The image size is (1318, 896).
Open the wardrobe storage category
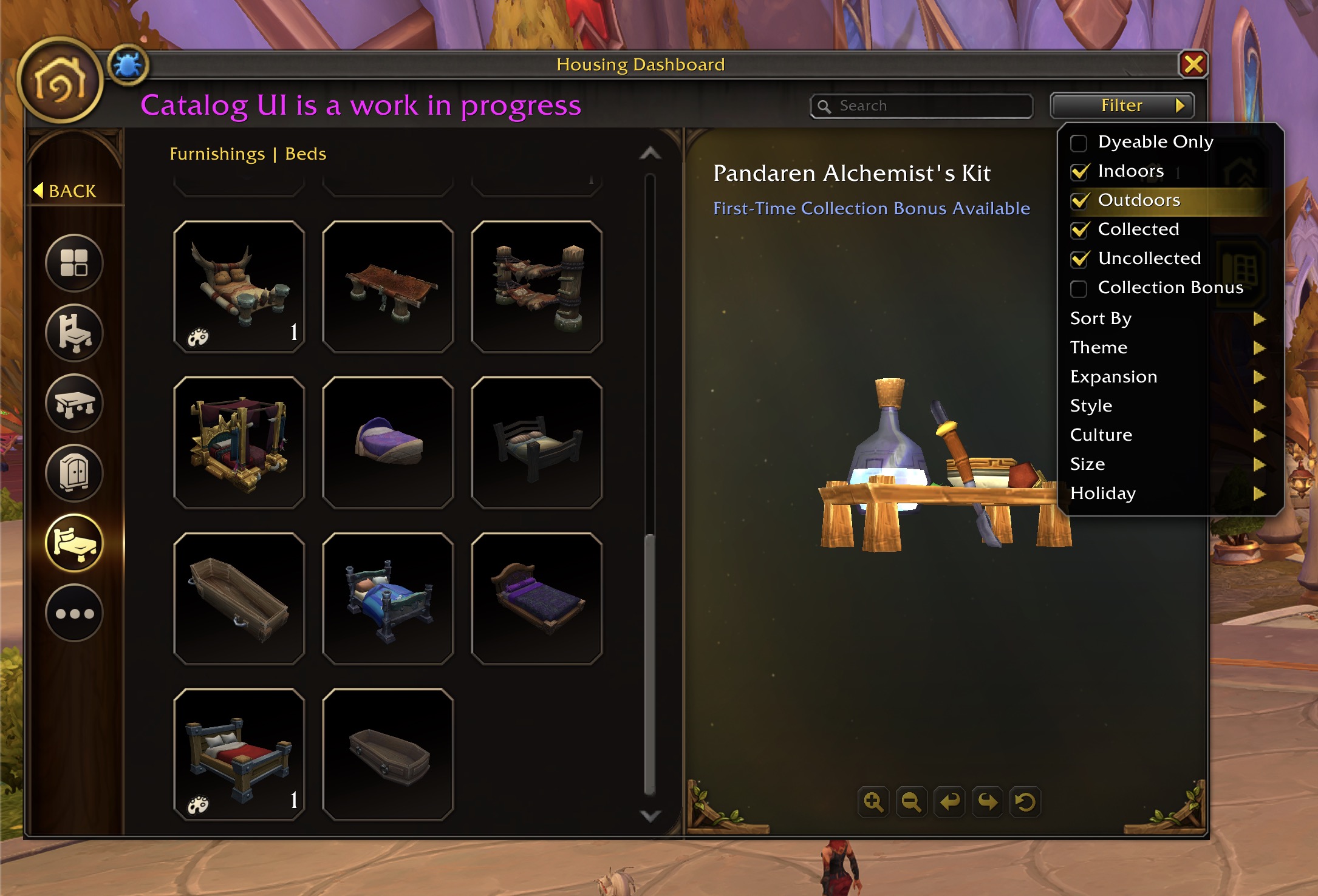(74, 473)
